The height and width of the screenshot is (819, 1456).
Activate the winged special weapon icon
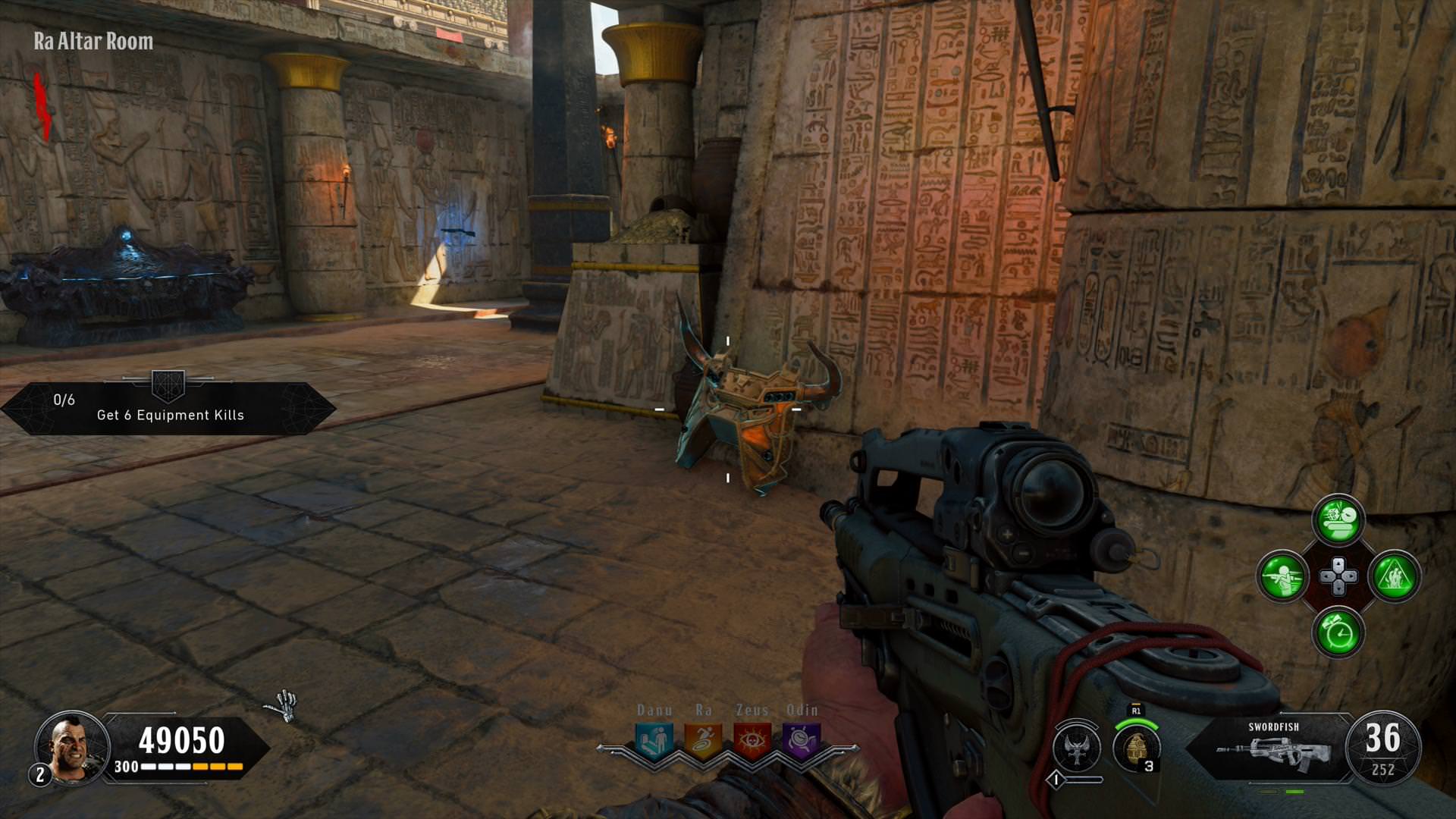pos(1077,747)
